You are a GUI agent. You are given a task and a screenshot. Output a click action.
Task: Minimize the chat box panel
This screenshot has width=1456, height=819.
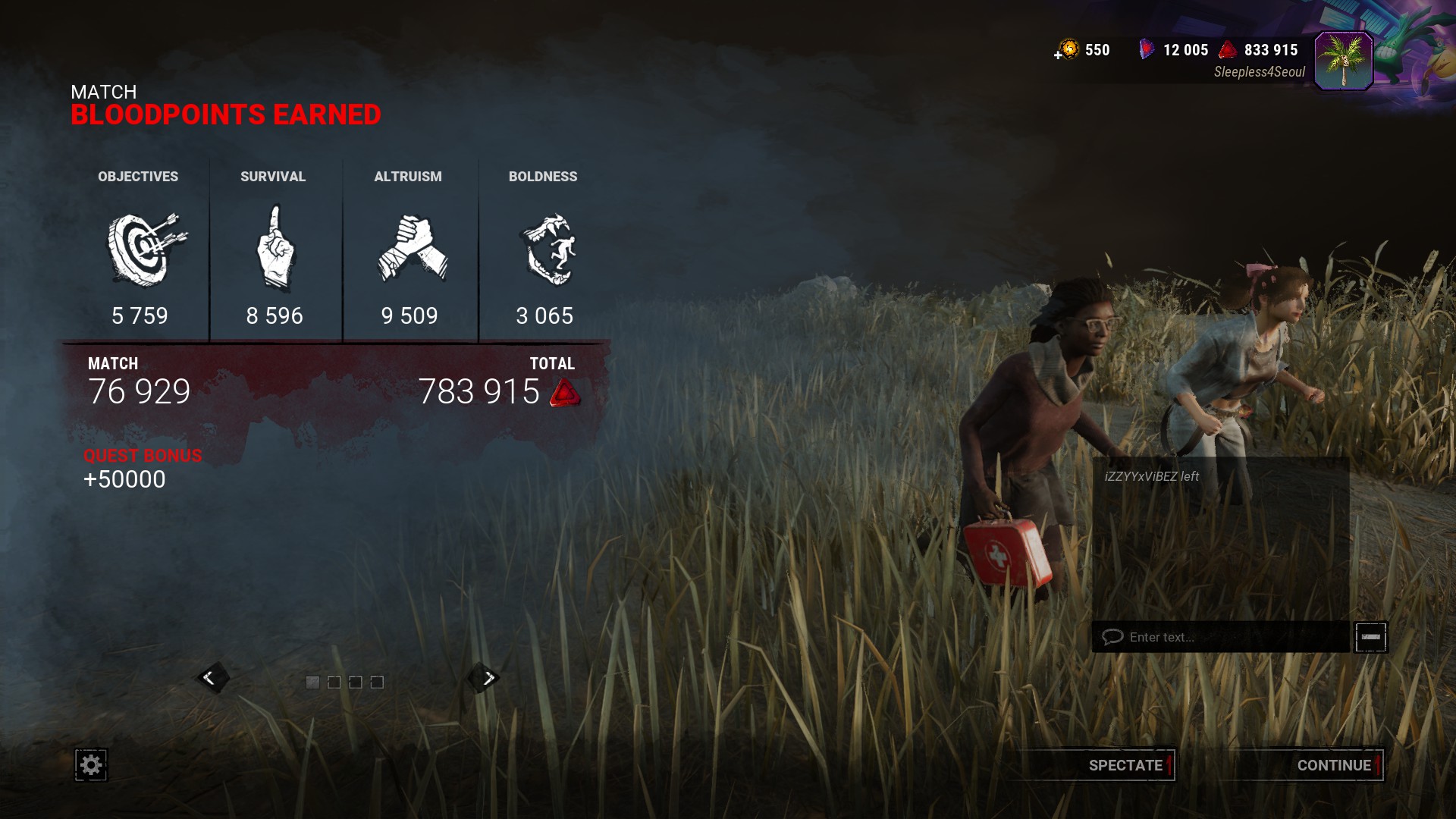[x=1371, y=637]
